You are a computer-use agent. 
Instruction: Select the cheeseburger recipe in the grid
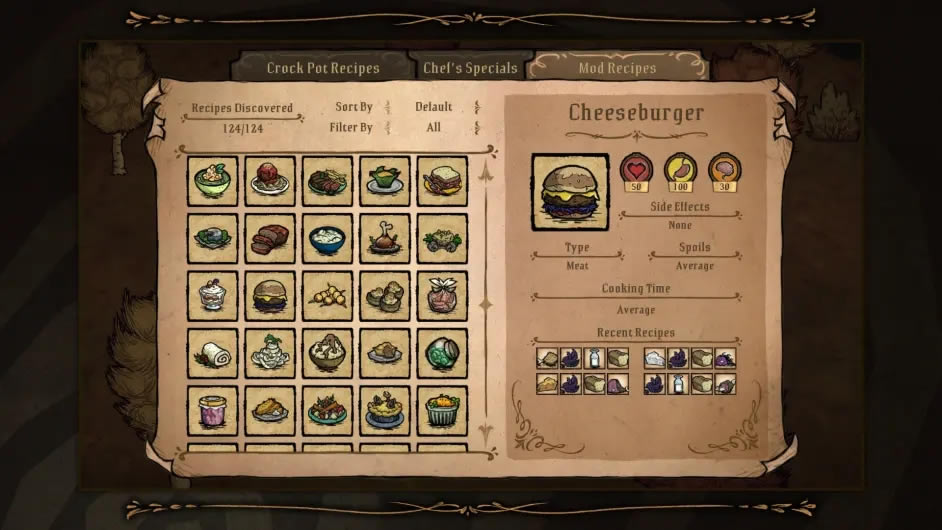click(x=270, y=296)
